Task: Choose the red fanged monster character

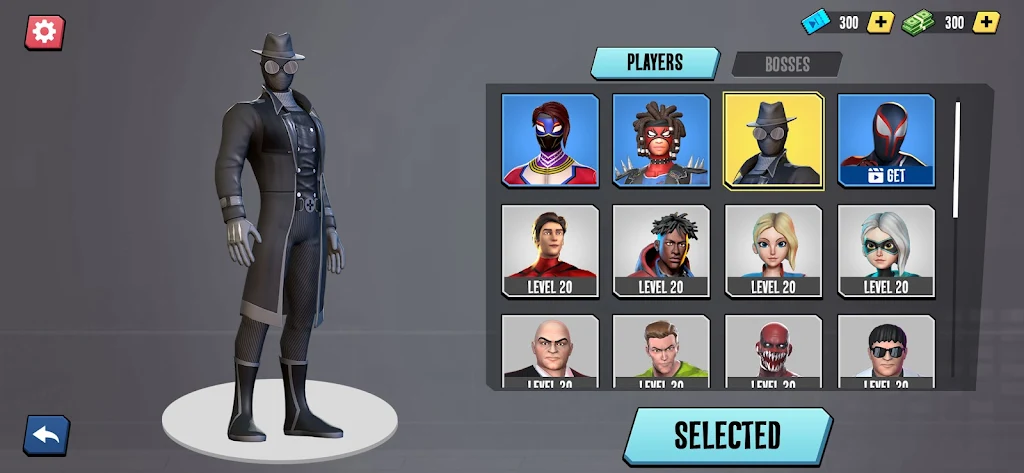Action: click(x=773, y=350)
